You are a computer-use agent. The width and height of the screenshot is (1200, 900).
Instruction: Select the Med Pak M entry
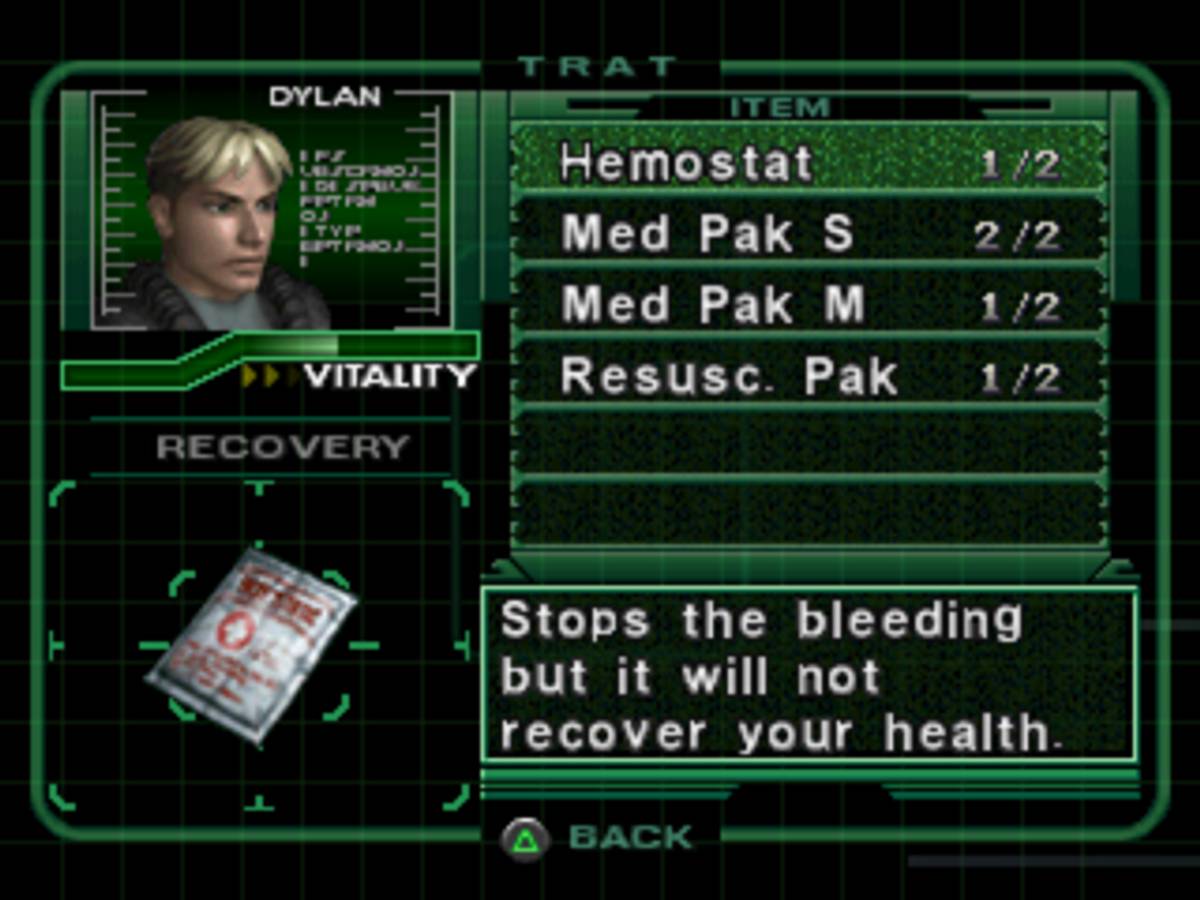click(808, 305)
